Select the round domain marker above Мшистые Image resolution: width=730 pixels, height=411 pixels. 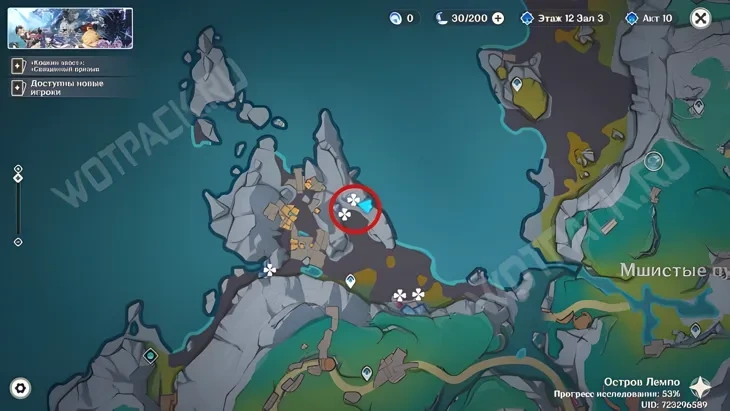click(653, 160)
